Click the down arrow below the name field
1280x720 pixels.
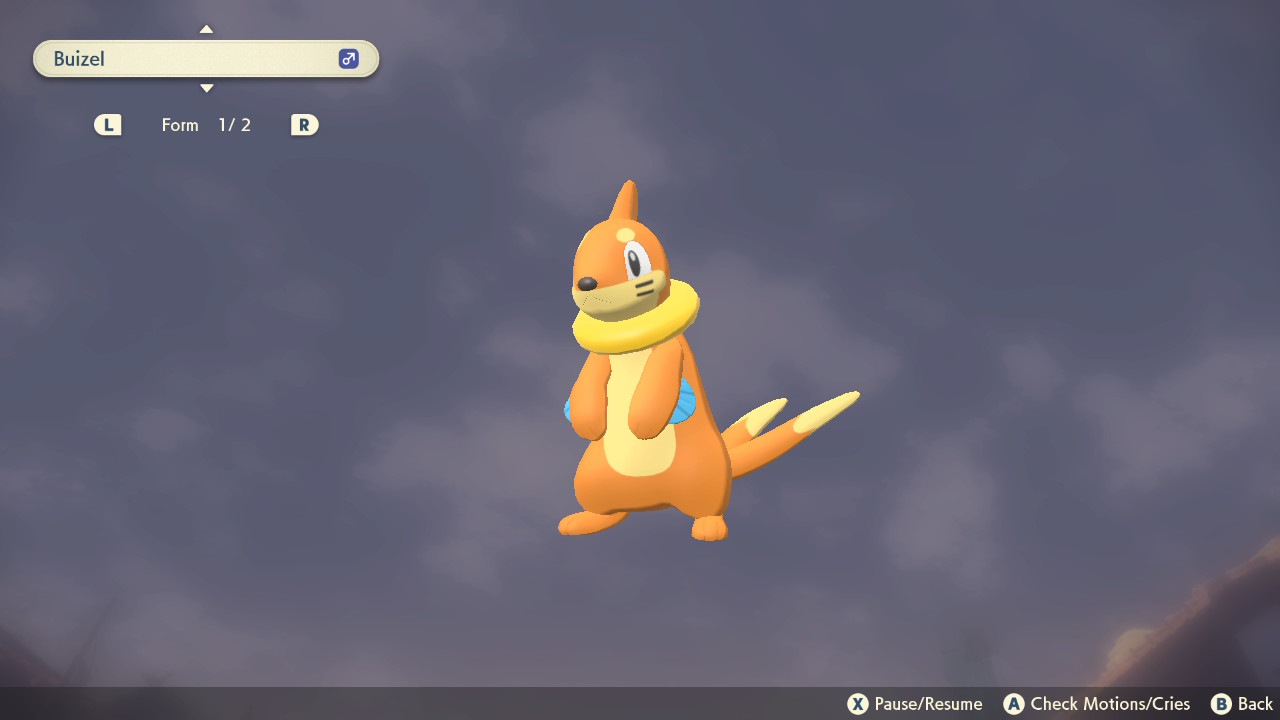(x=206, y=88)
